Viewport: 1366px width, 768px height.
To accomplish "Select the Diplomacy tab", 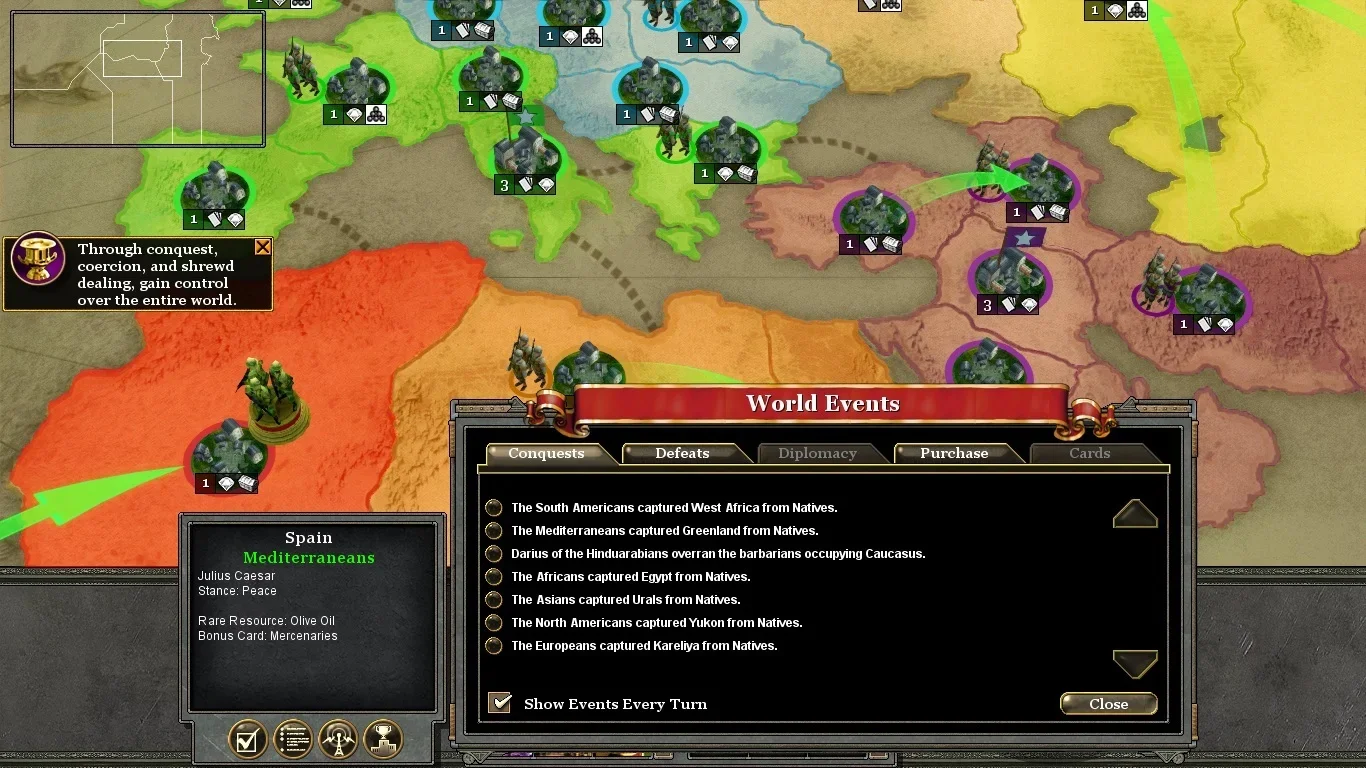I will (817, 454).
